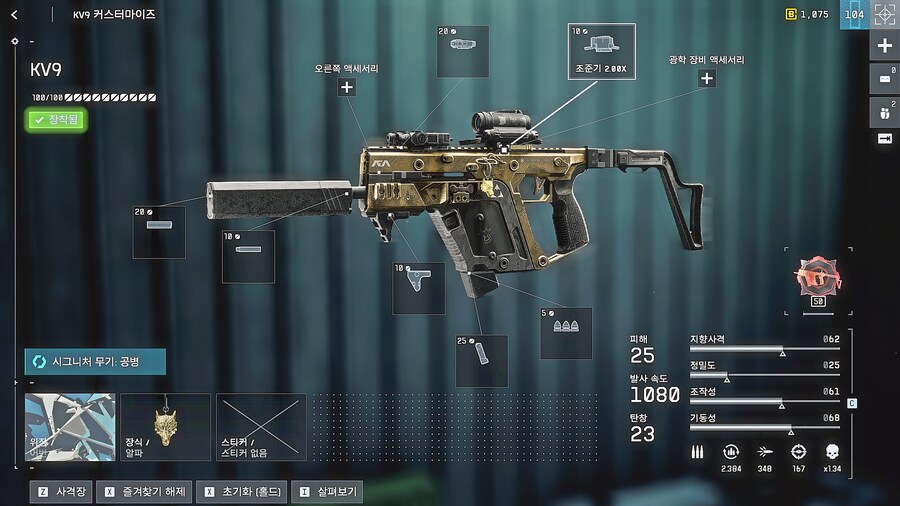
Task: Choose the underbarrel grip attachment slot
Action: pos(418,288)
